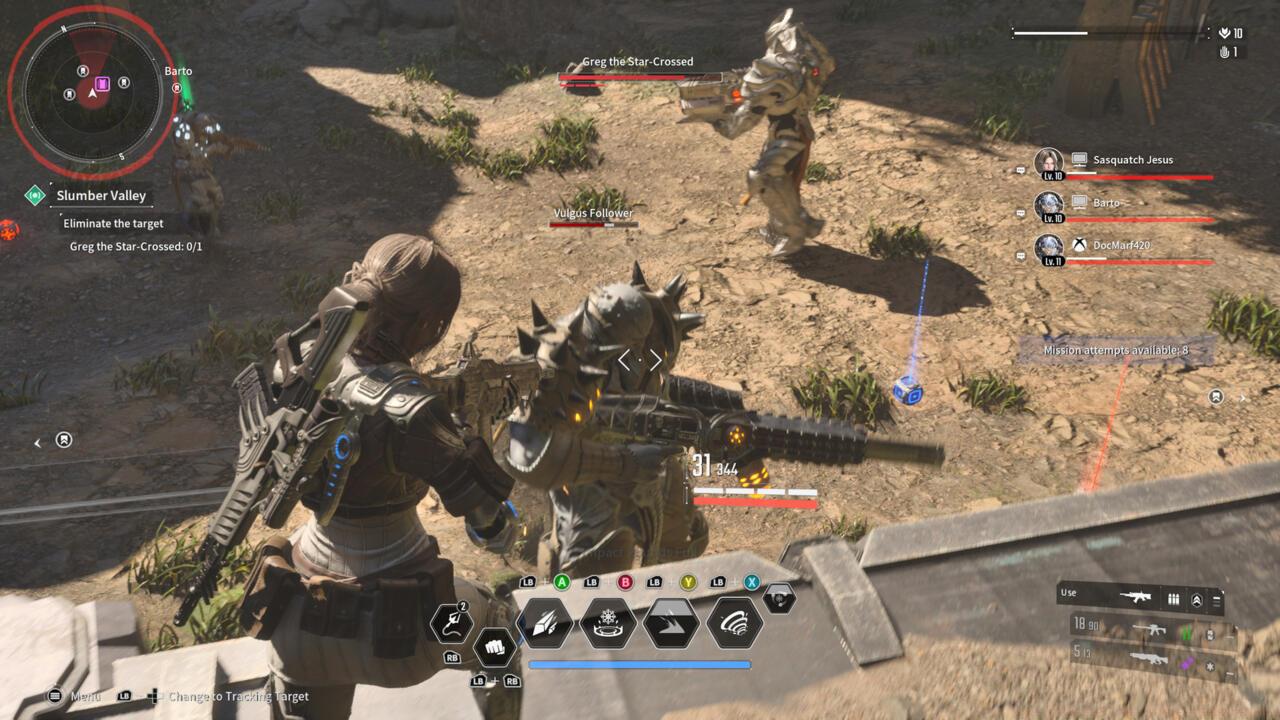The width and height of the screenshot is (1280, 720).
Task: Collapse the left-edge panel arrow
Action: (x=38, y=441)
